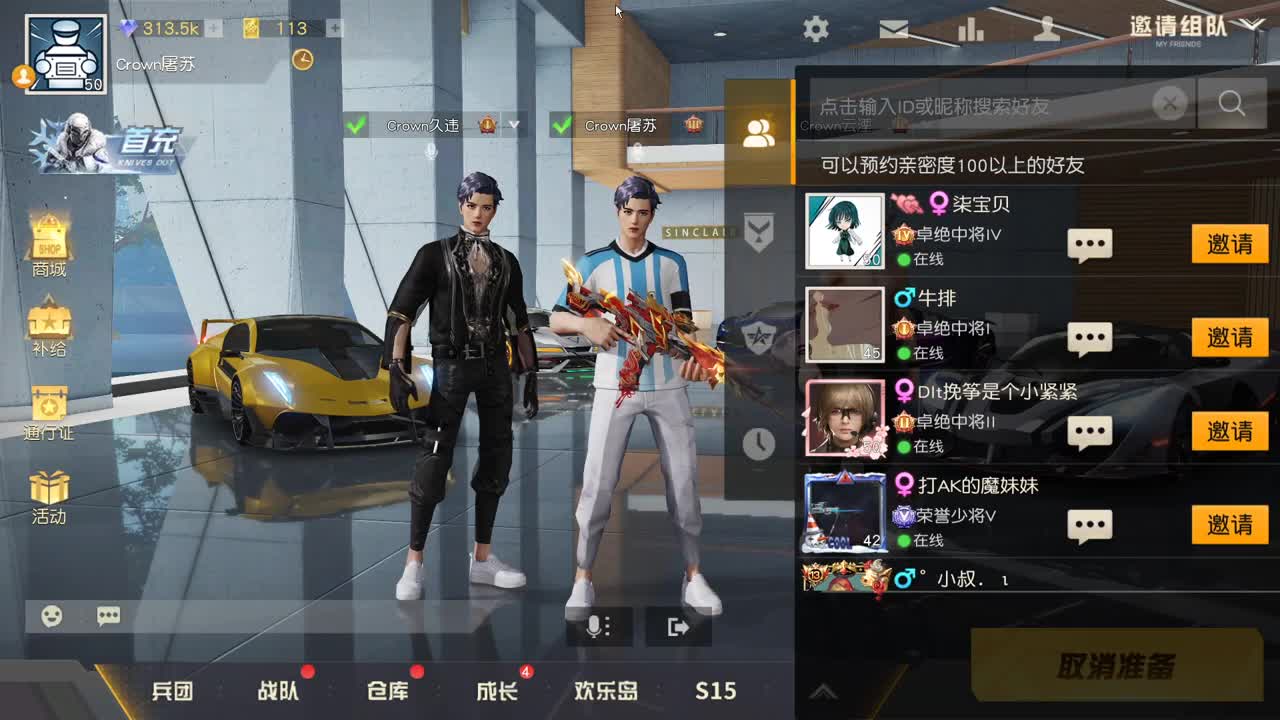1280x720 pixels.
Task: Click the statistics bar chart icon
Action: (971, 29)
